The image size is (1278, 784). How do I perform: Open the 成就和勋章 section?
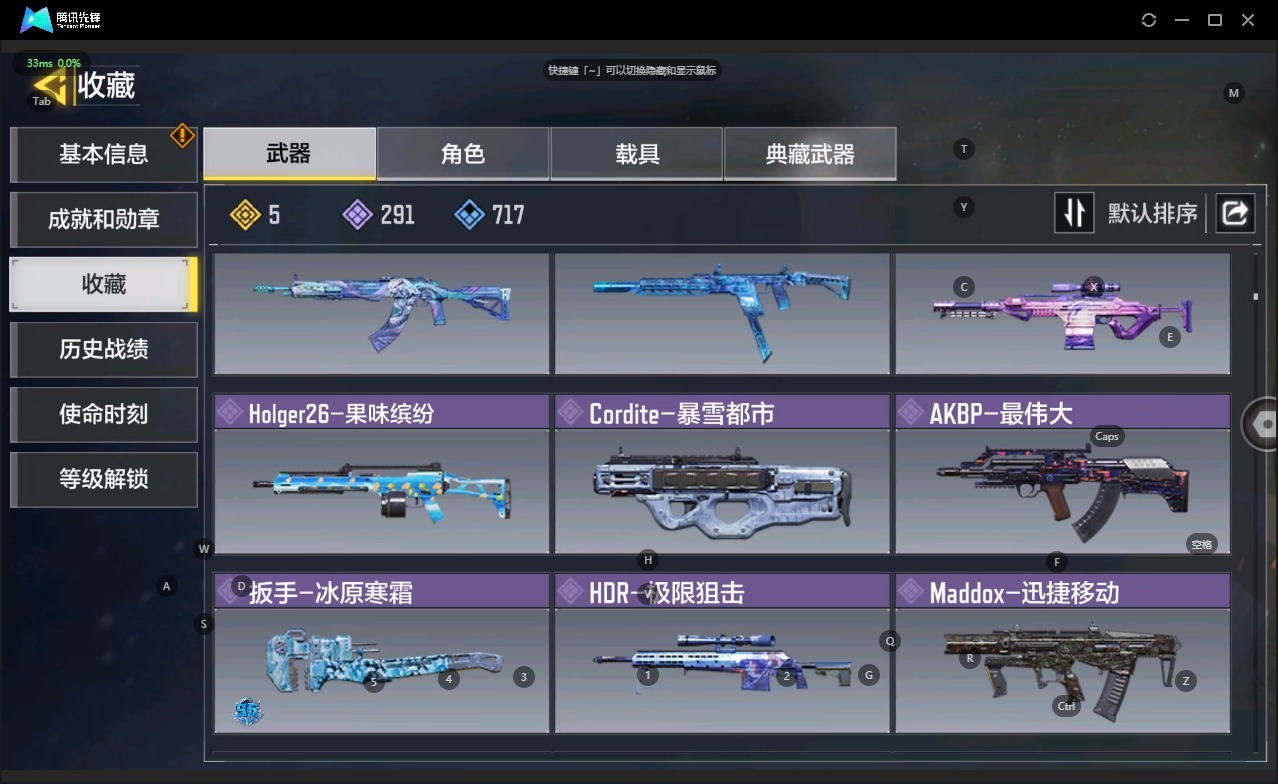[103, 219]
